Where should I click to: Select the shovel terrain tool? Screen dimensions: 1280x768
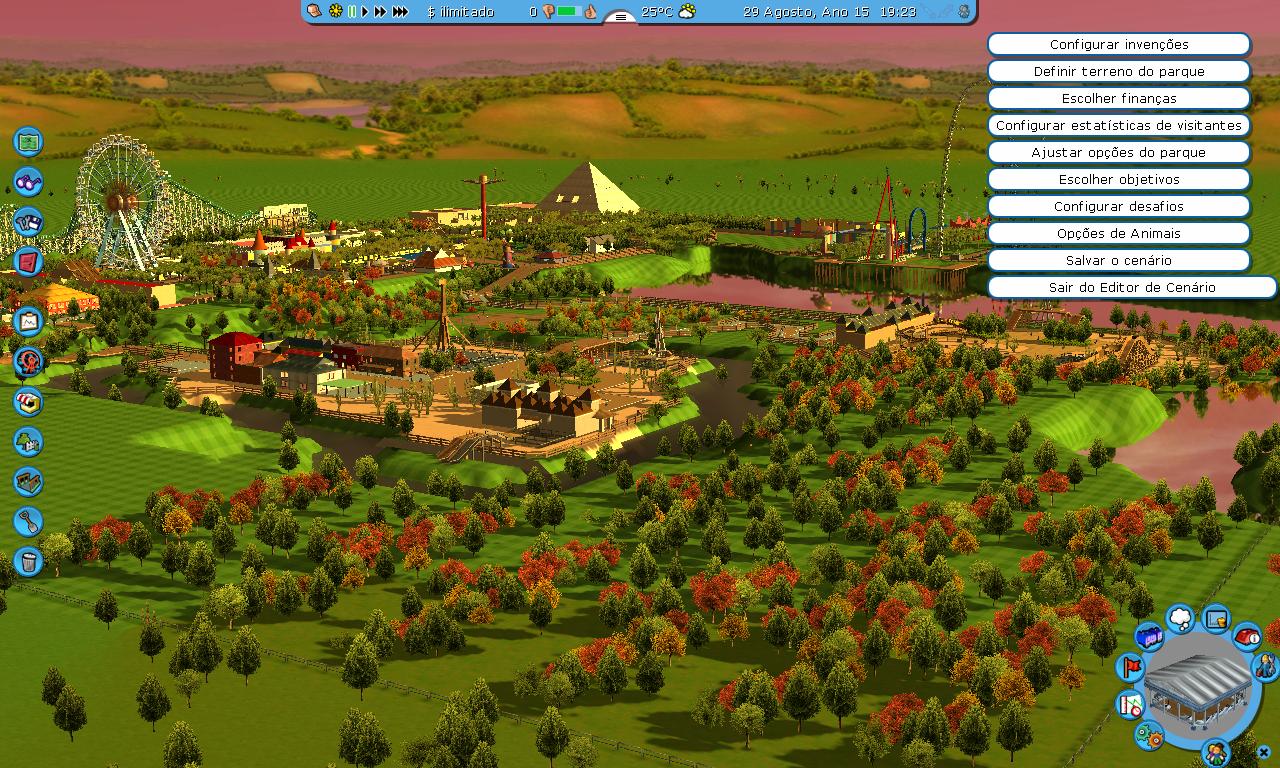point(28,522)
